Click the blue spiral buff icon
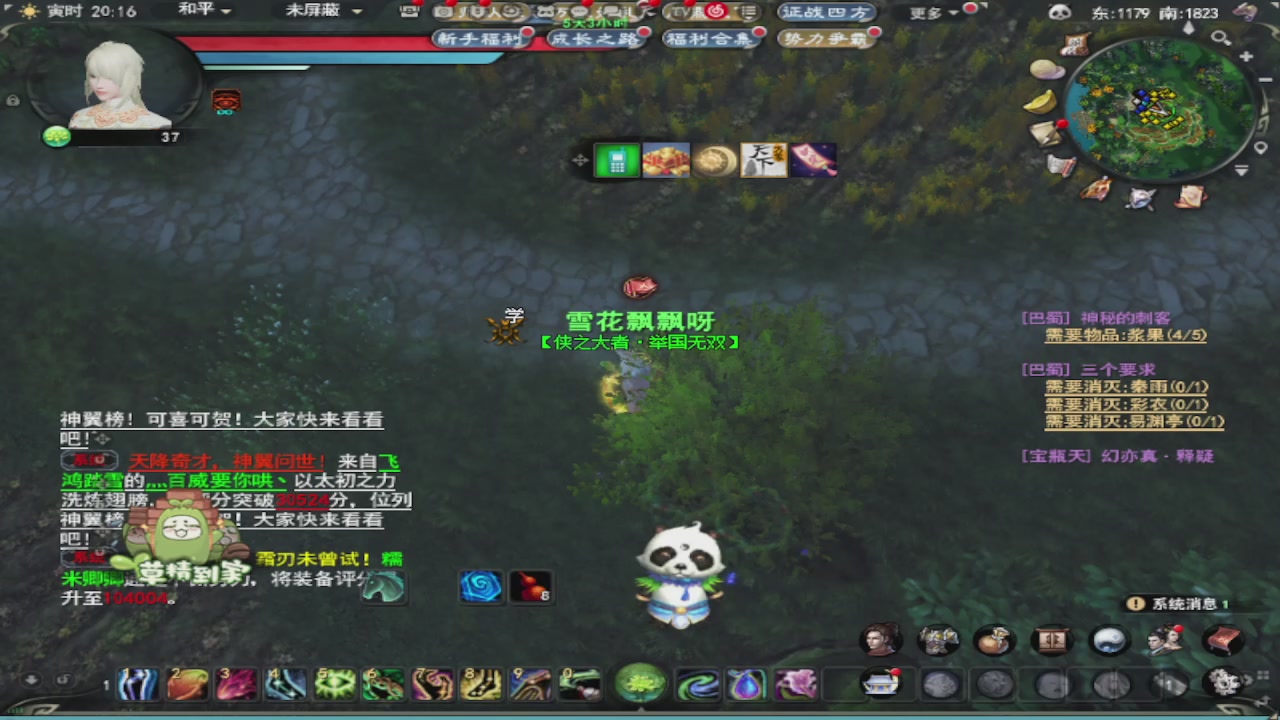Image resolution: width=1280 pixels, height=720 pixels. click(481, 587)
